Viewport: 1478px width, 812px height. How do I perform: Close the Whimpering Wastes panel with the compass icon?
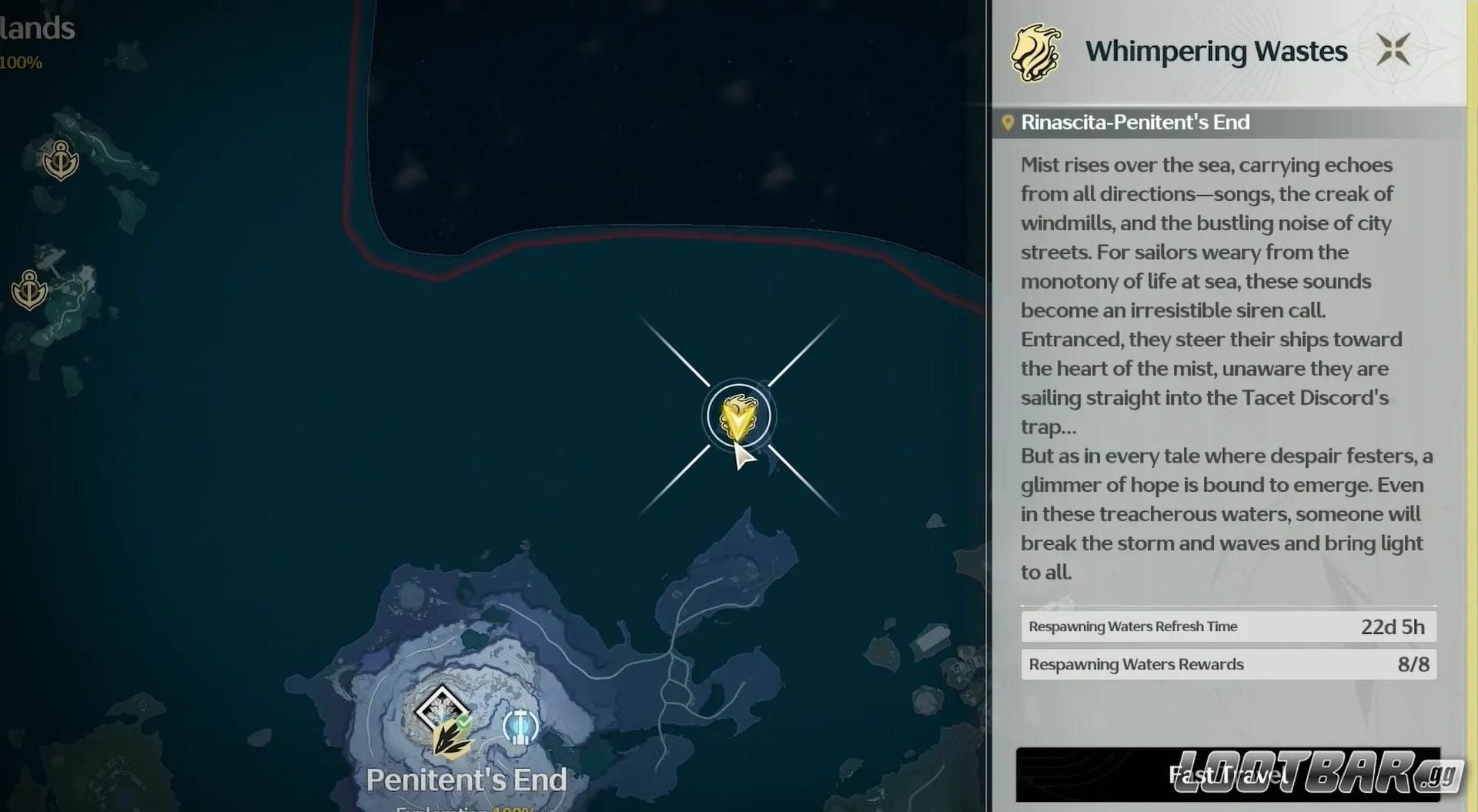(1395, 49)
